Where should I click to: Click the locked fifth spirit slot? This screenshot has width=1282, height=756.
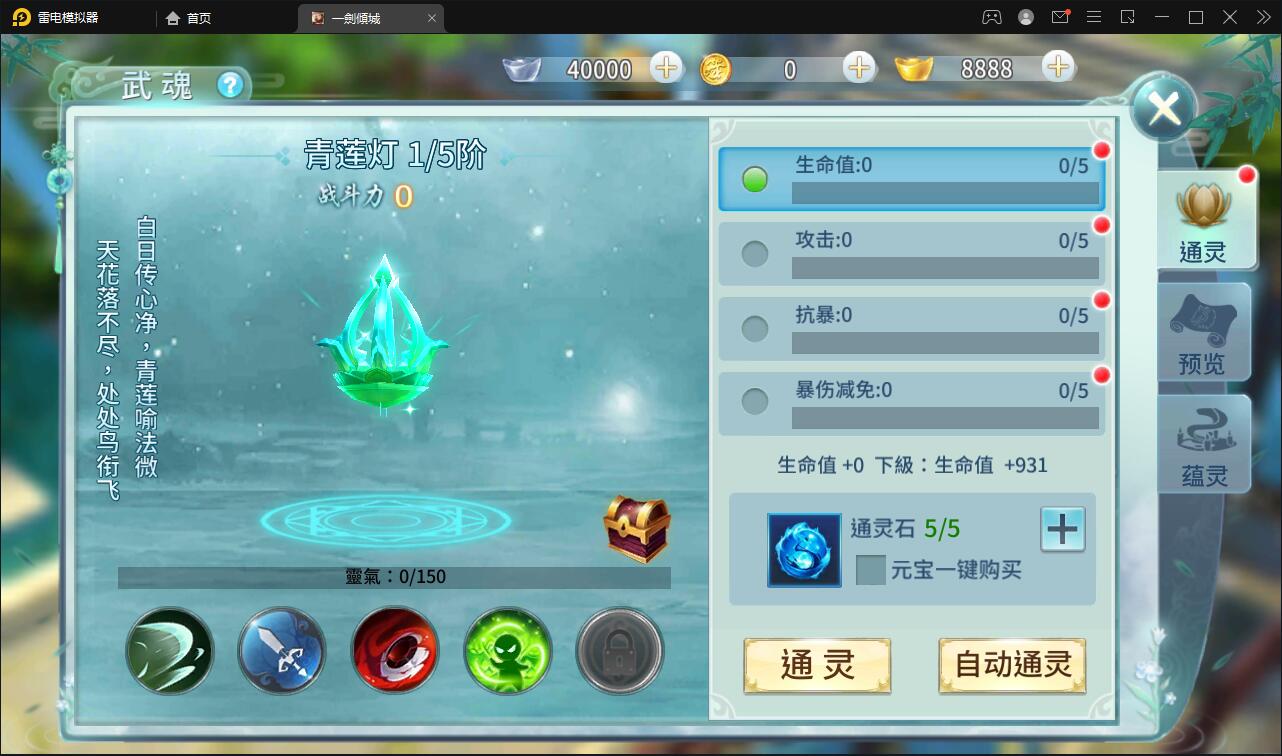pyautogui.click(x=619, y=651)
